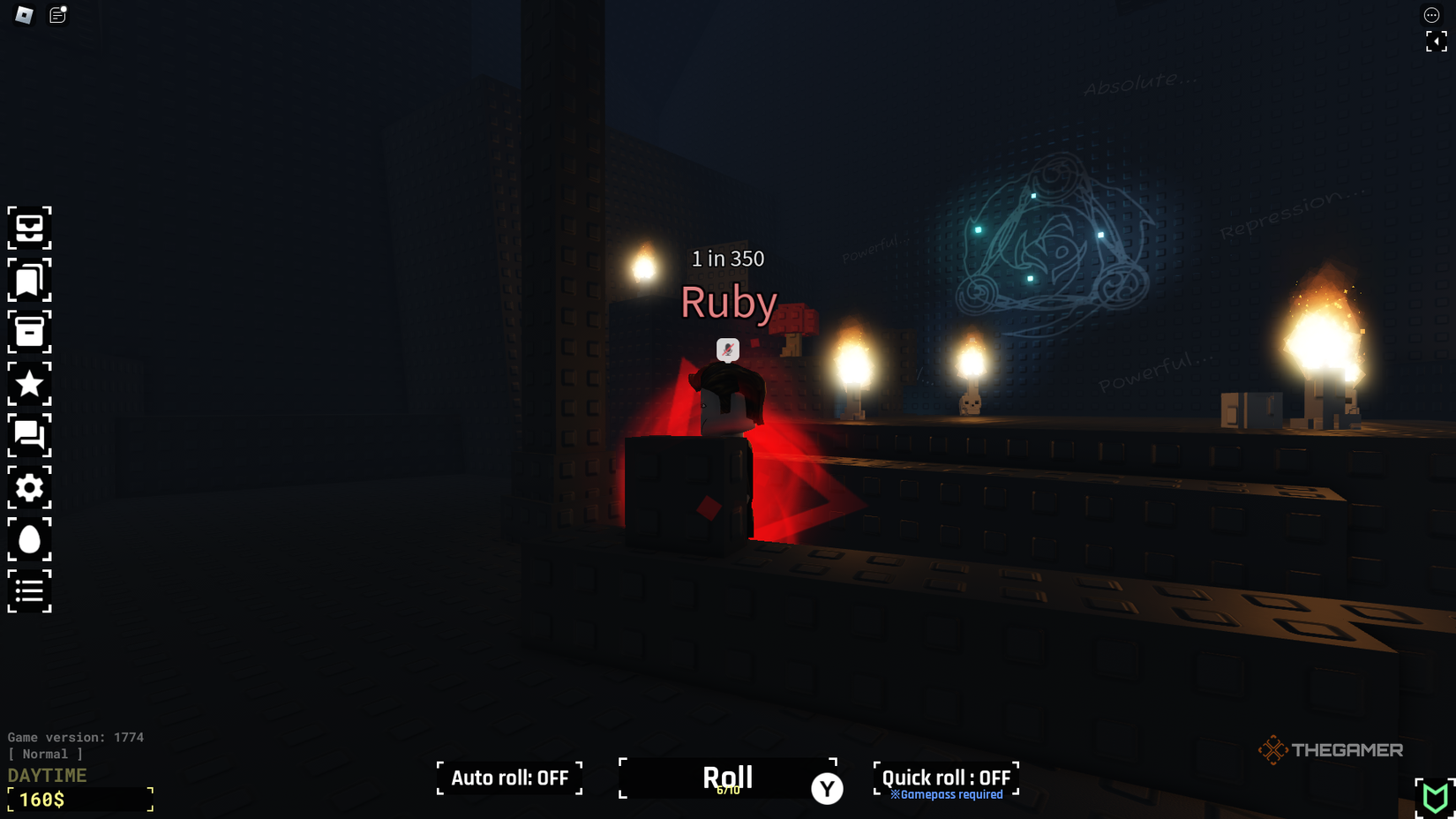The height and width of the screenshot is (819, 1456).
Task: Collapse the top-right sidebar arrow
Action: (1437, 41)
